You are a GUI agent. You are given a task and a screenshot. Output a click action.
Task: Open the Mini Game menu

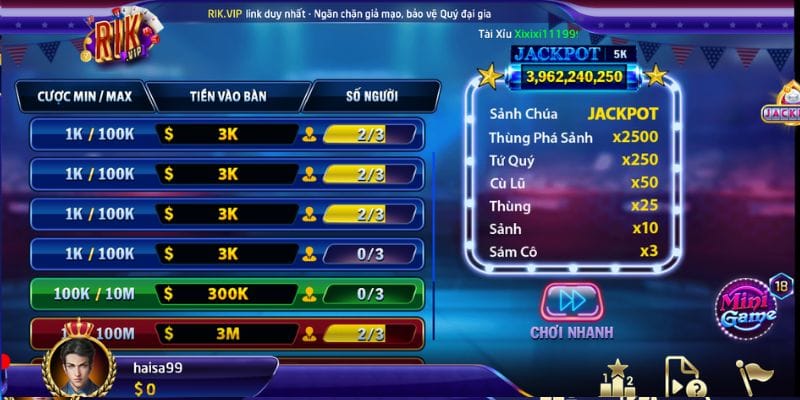coord(745,308)
